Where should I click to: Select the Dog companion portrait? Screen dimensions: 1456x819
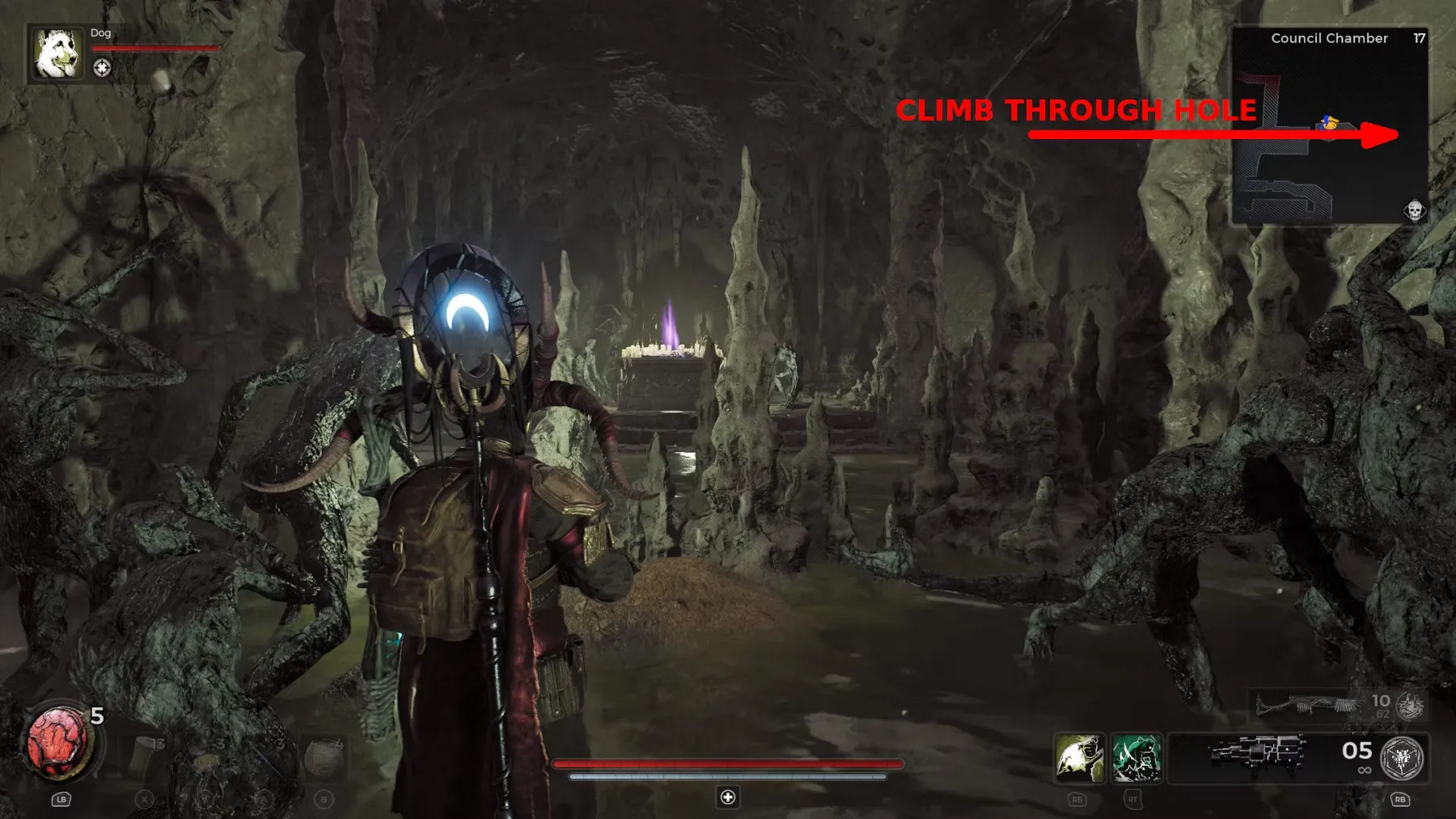(x=57, y=53)
